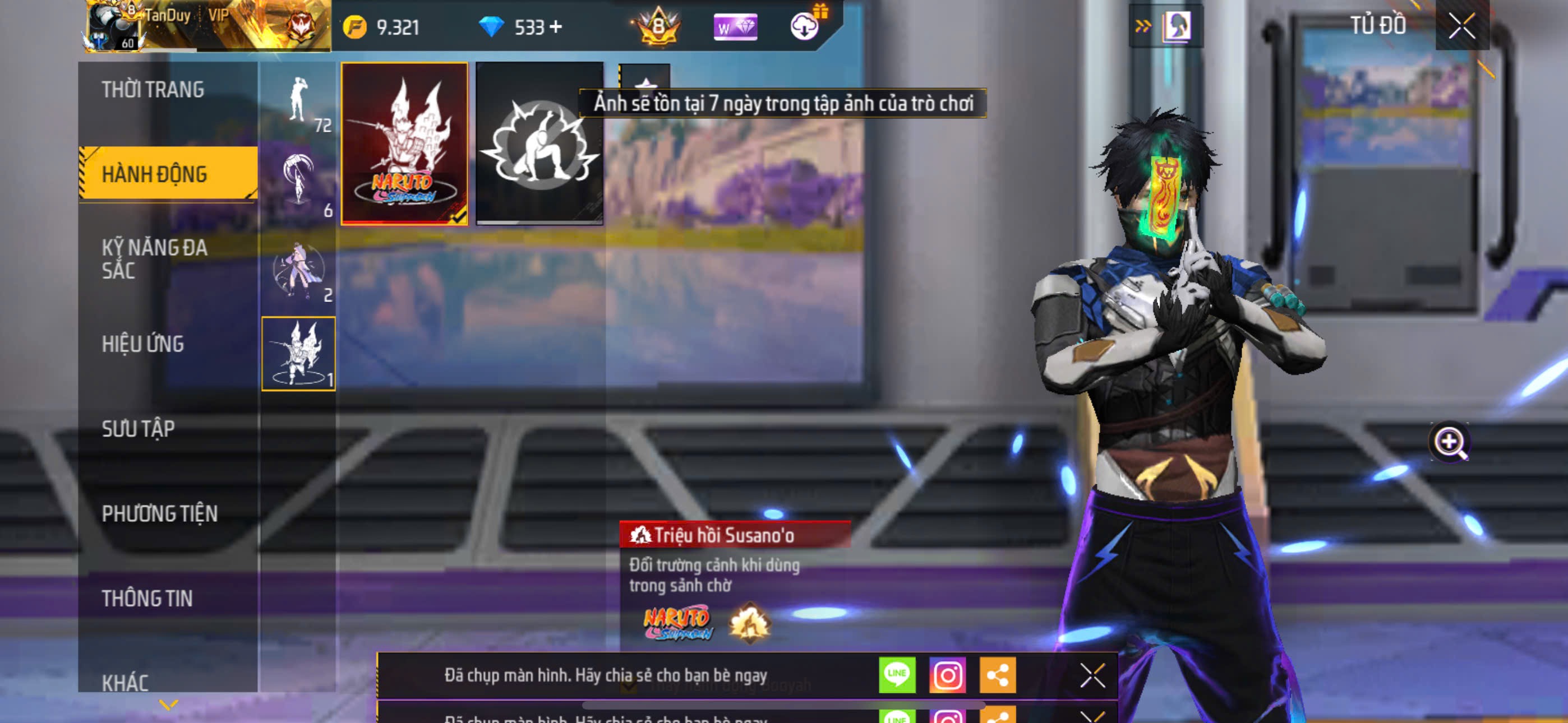This screenshot has width=1568, height=723.
Task: Open the Thời Trang category
Action: coord(153,90)
